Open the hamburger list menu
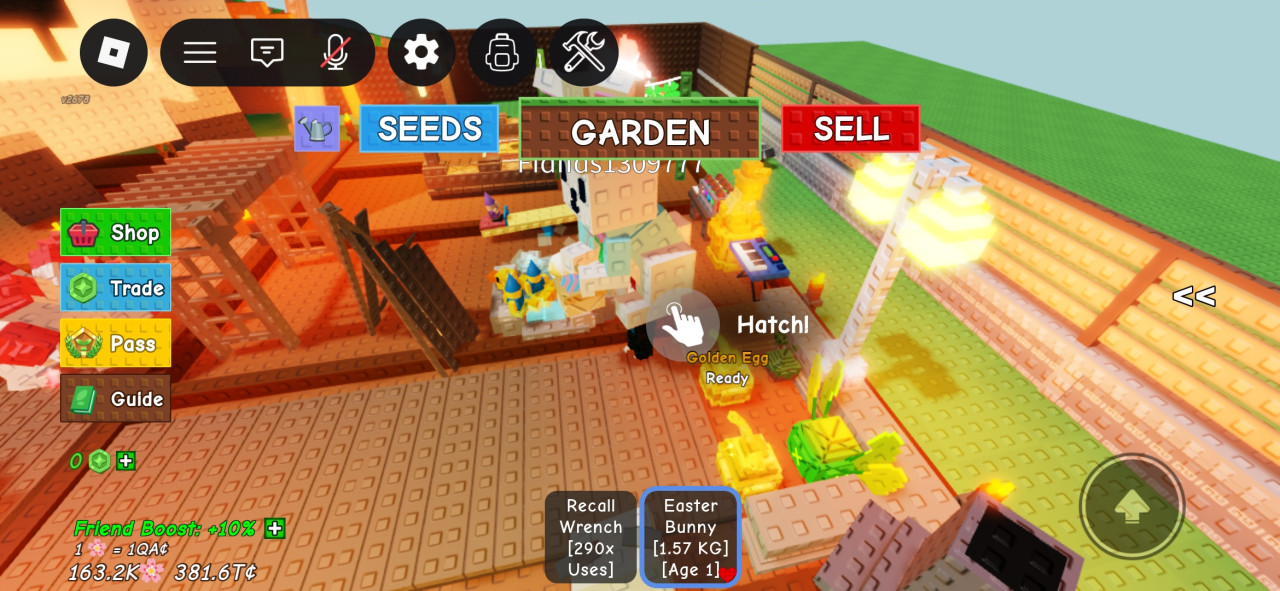Image resolution: width=1280 pixels, height=591 pixels. point(200,53)
